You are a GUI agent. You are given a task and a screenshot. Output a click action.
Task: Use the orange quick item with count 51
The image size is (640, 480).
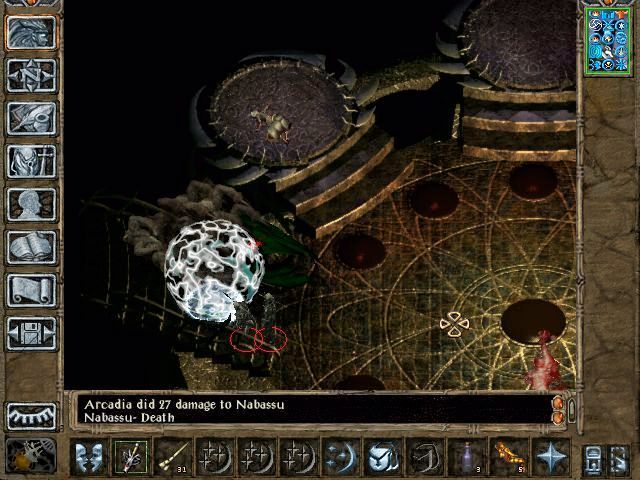[508, 457]
